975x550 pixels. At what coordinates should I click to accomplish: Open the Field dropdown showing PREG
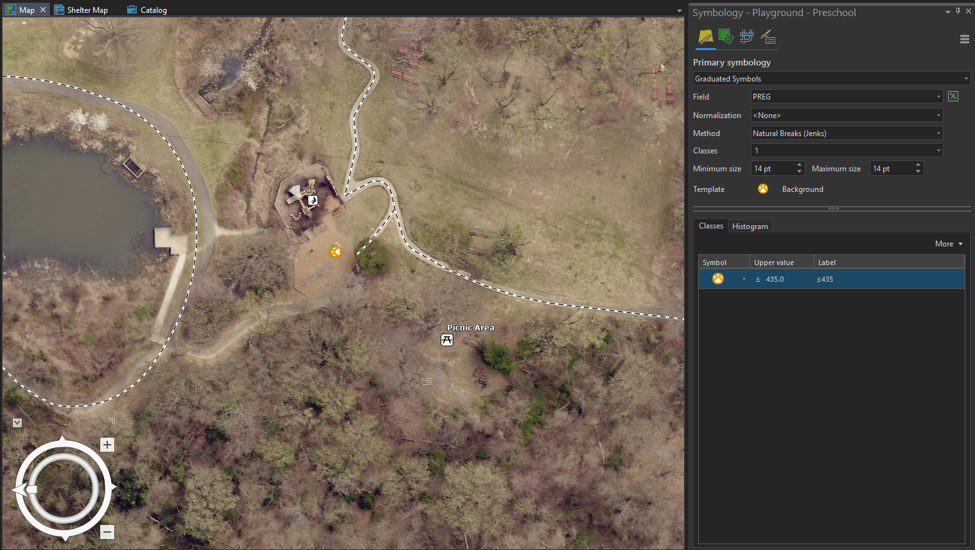click(x=847, y=97)
